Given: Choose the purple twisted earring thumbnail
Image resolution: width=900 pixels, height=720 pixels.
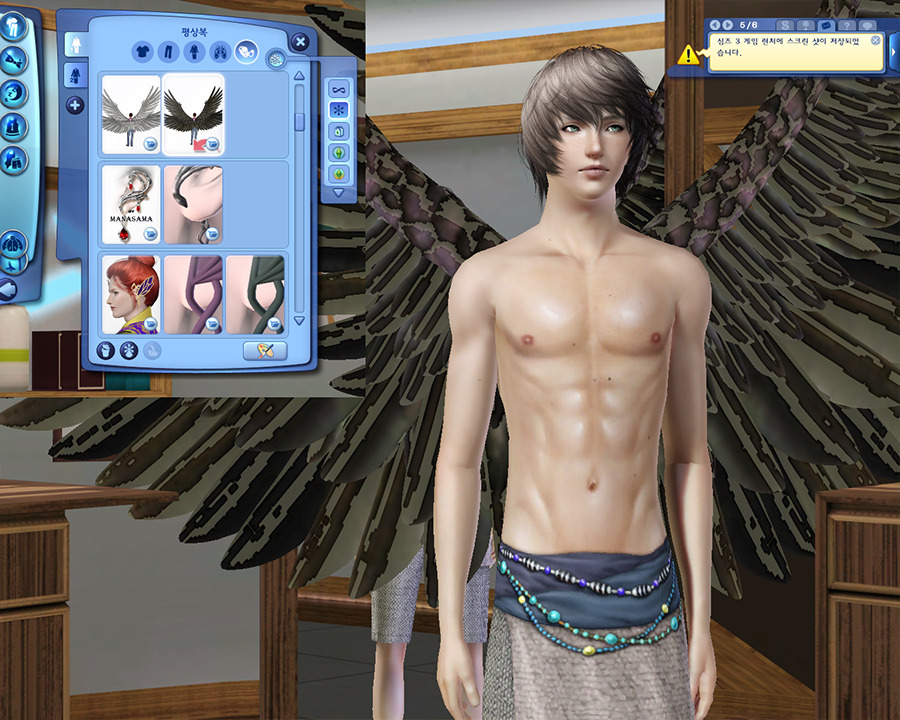Looking at the screenshot, I should pyautogui.click(x=193, y=294).
